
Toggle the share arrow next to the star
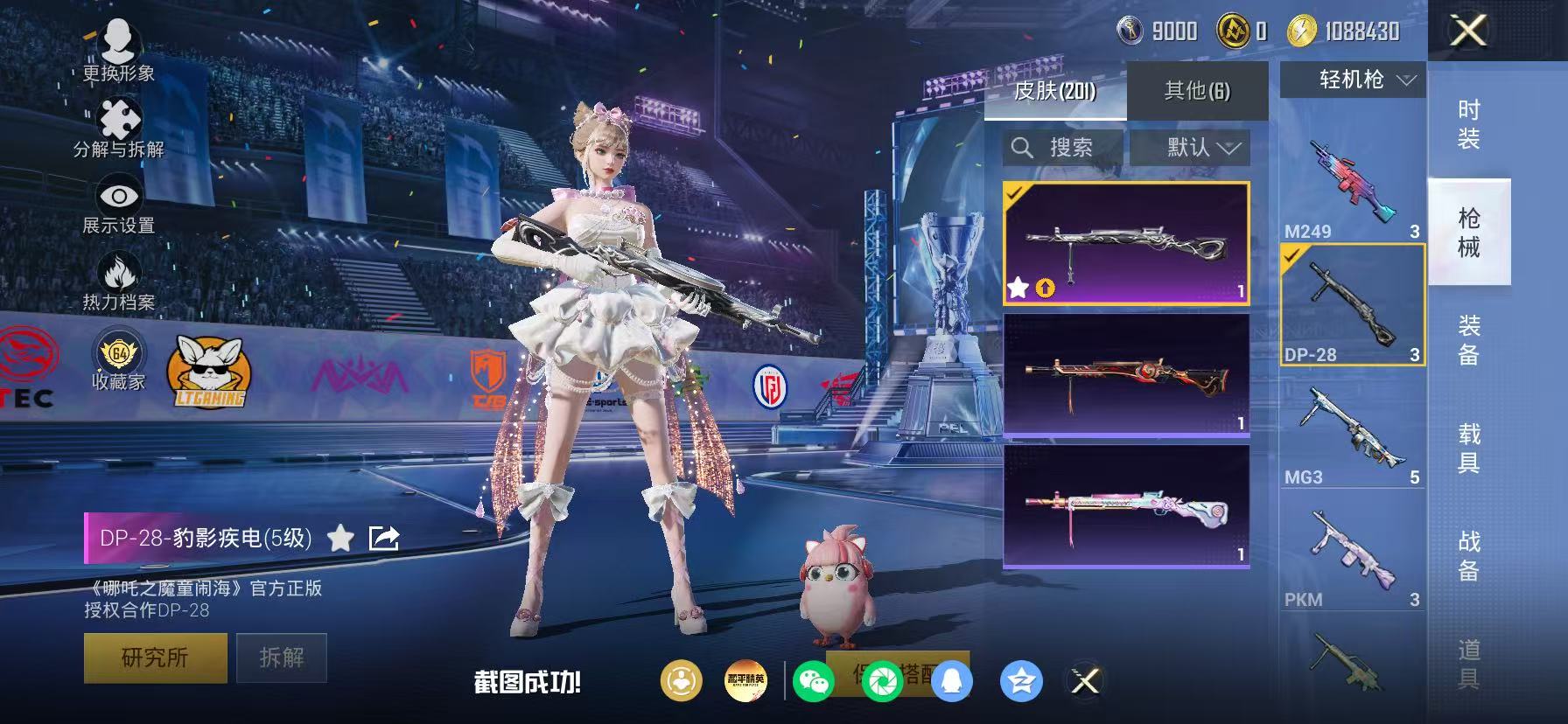383,540
